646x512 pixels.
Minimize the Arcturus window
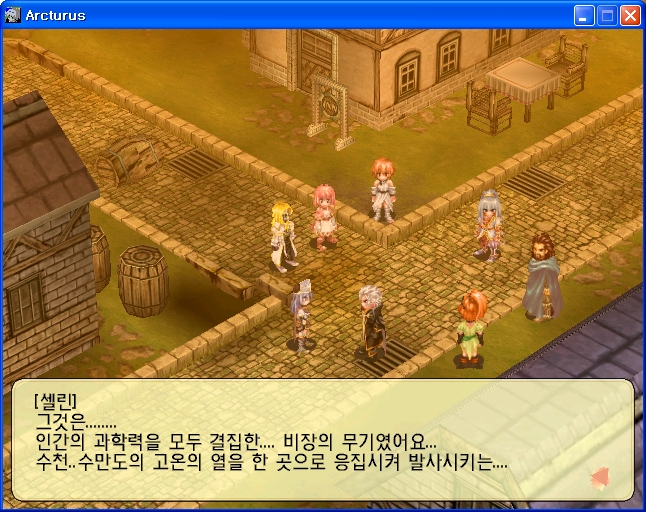pos(584,16)
